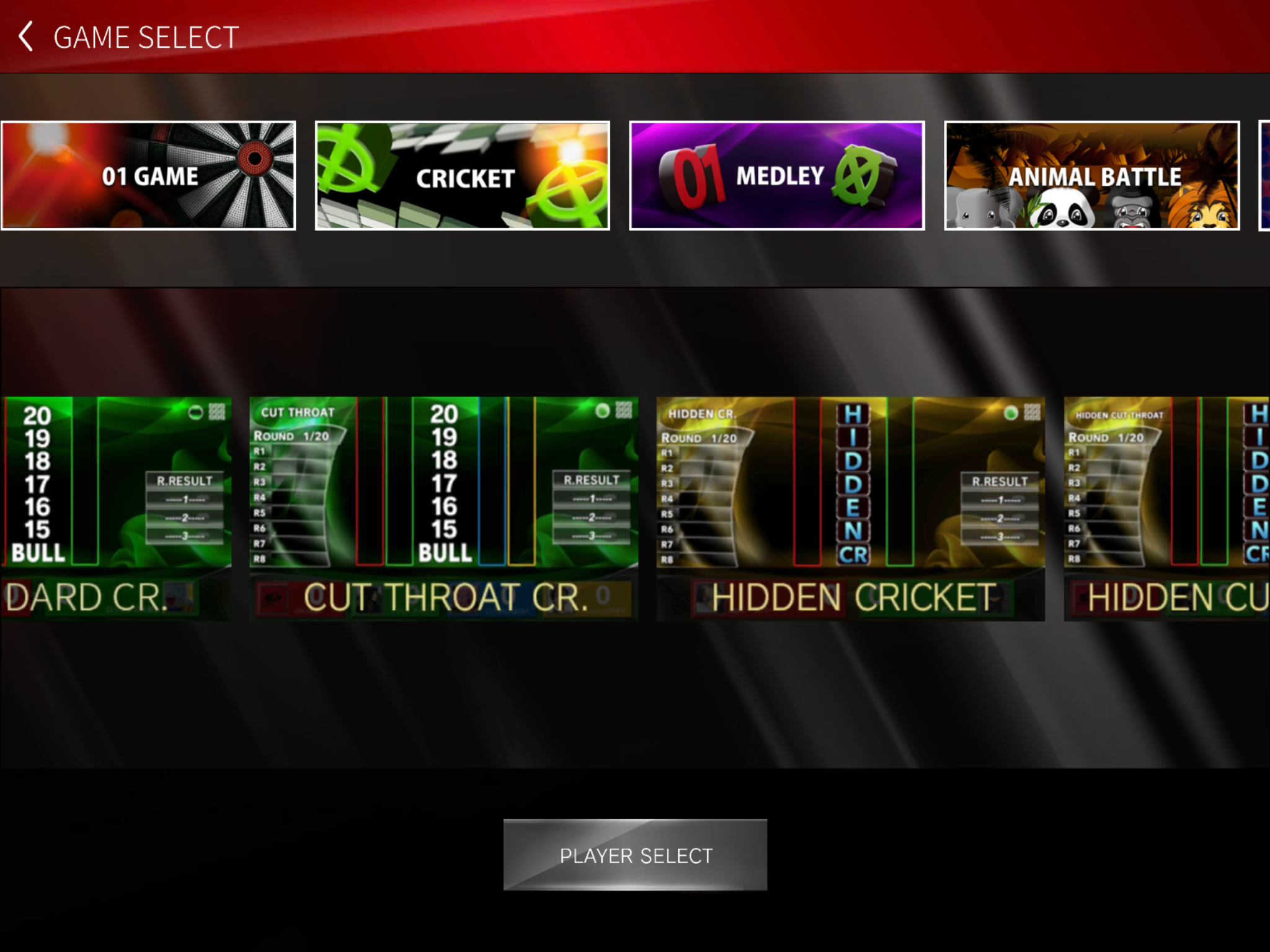Screen dimensions: 1270x952
Task: Choose the Hidden Cricket game tile
Action: click(851, 508)
